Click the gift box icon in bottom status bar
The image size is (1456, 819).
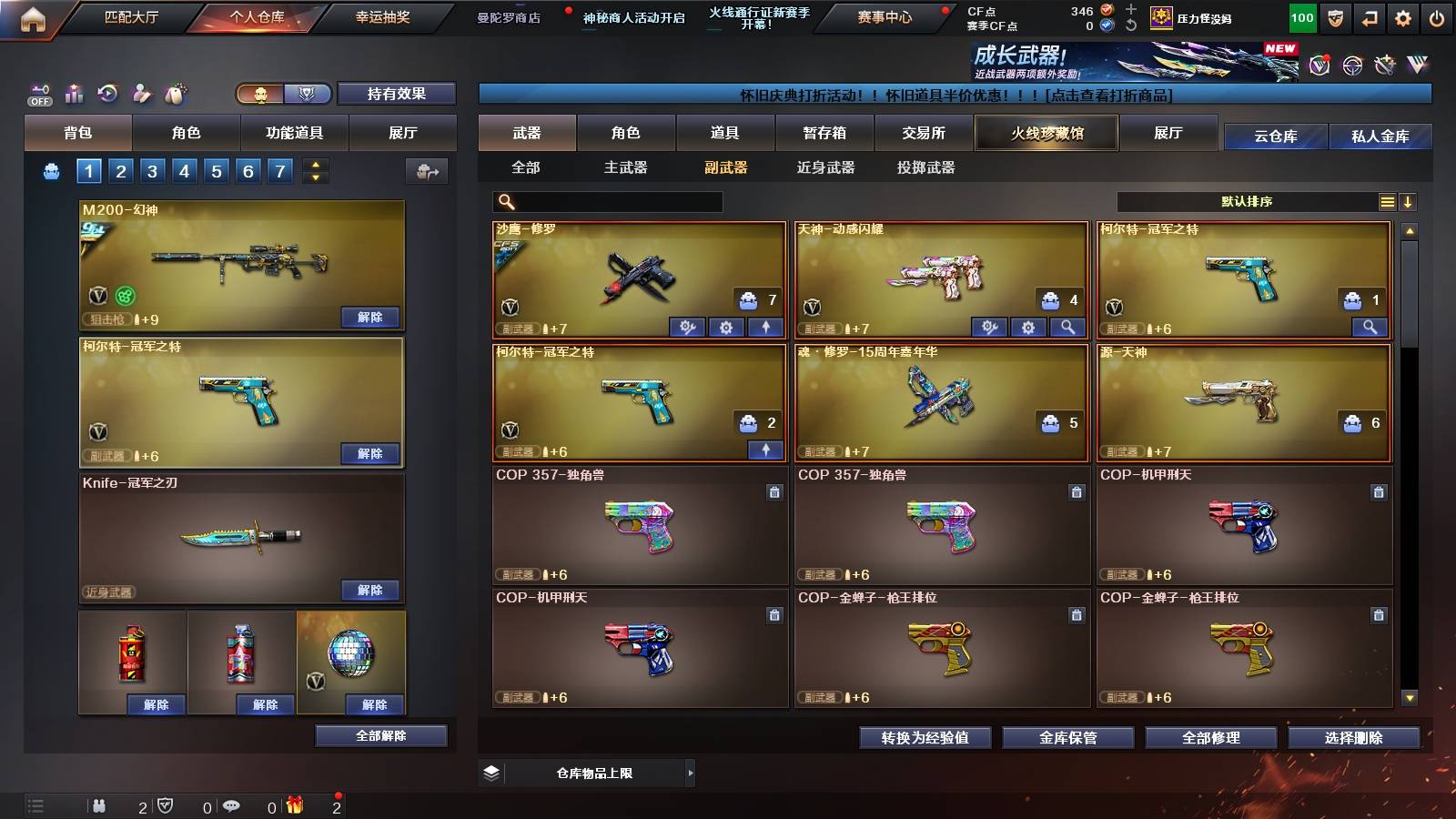coord(296,804)
